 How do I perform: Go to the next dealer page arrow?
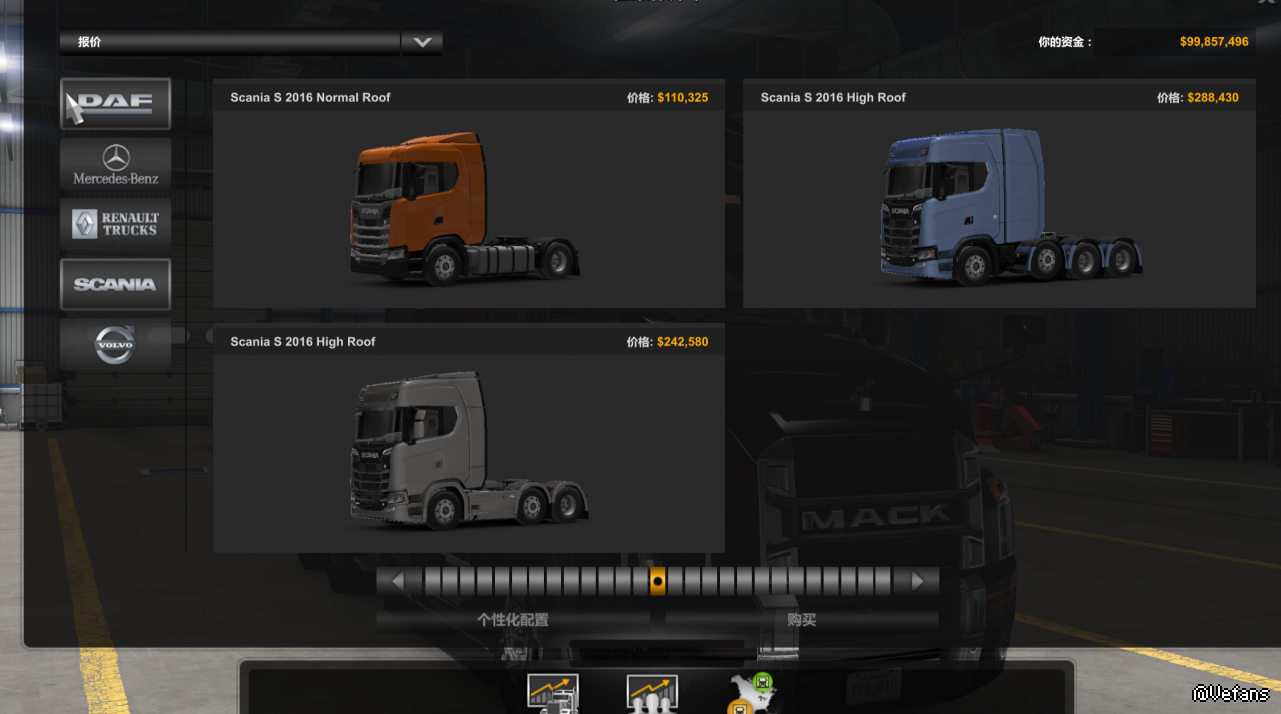point(918,581)
